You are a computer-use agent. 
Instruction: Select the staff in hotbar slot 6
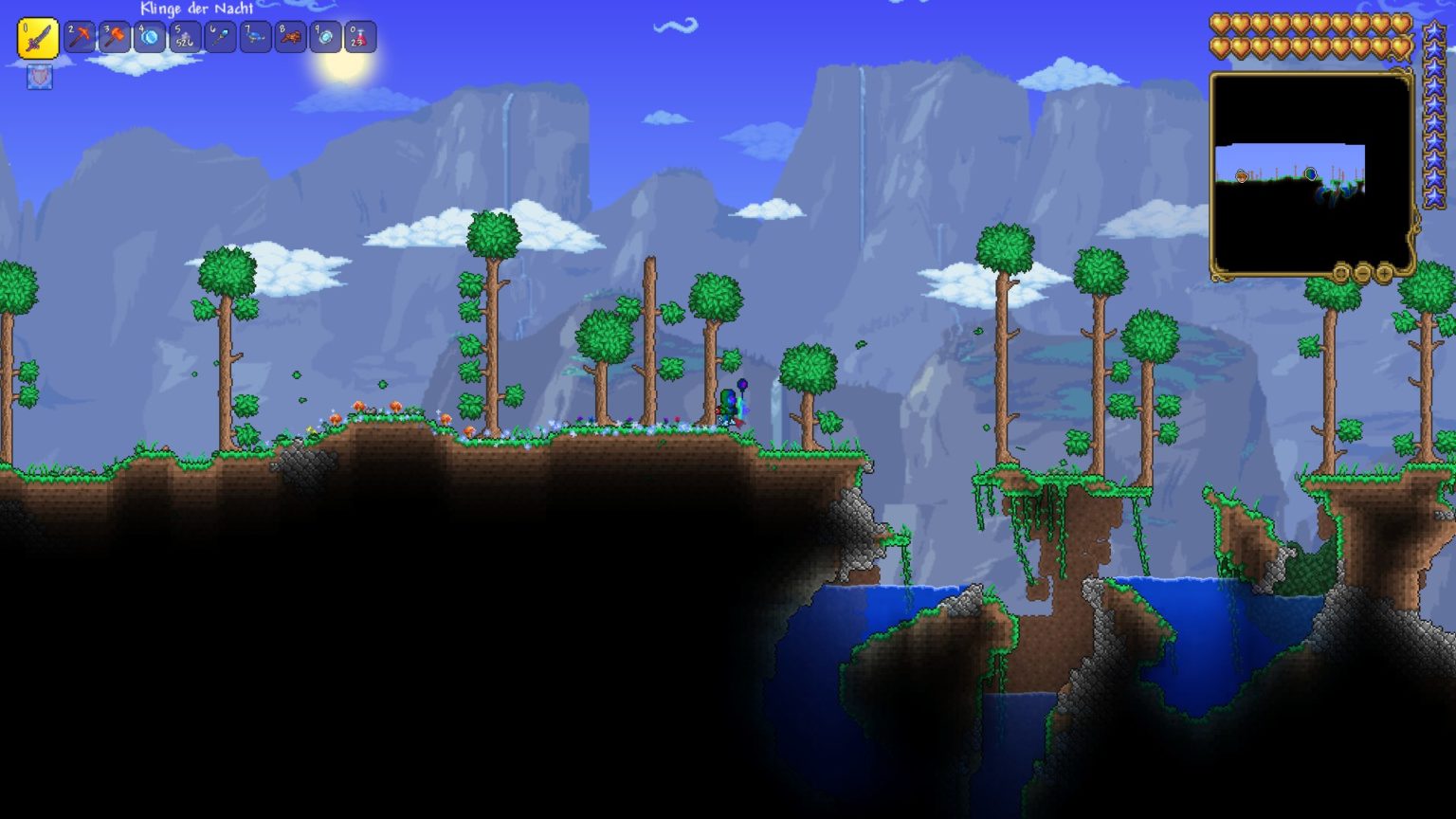tap(221, 38)
